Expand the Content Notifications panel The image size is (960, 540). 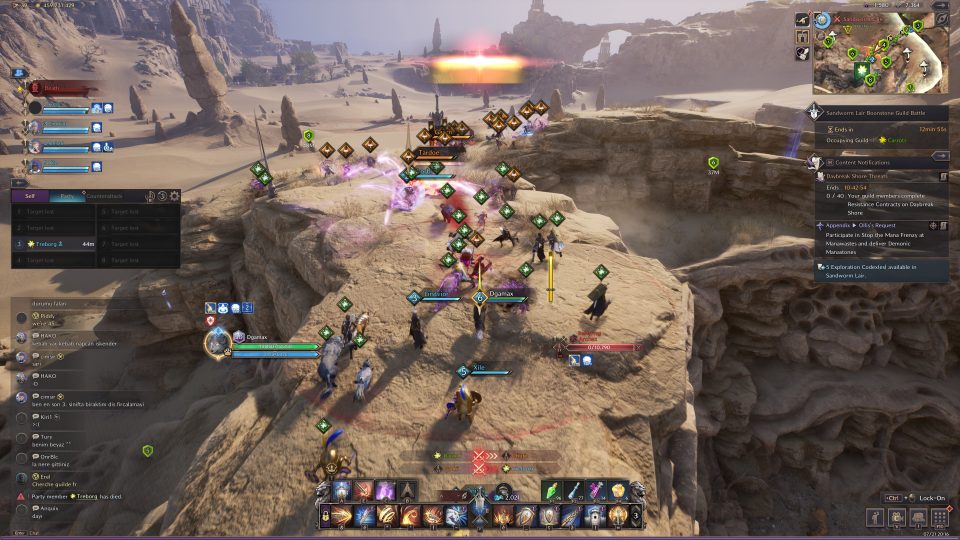[940, 156]
